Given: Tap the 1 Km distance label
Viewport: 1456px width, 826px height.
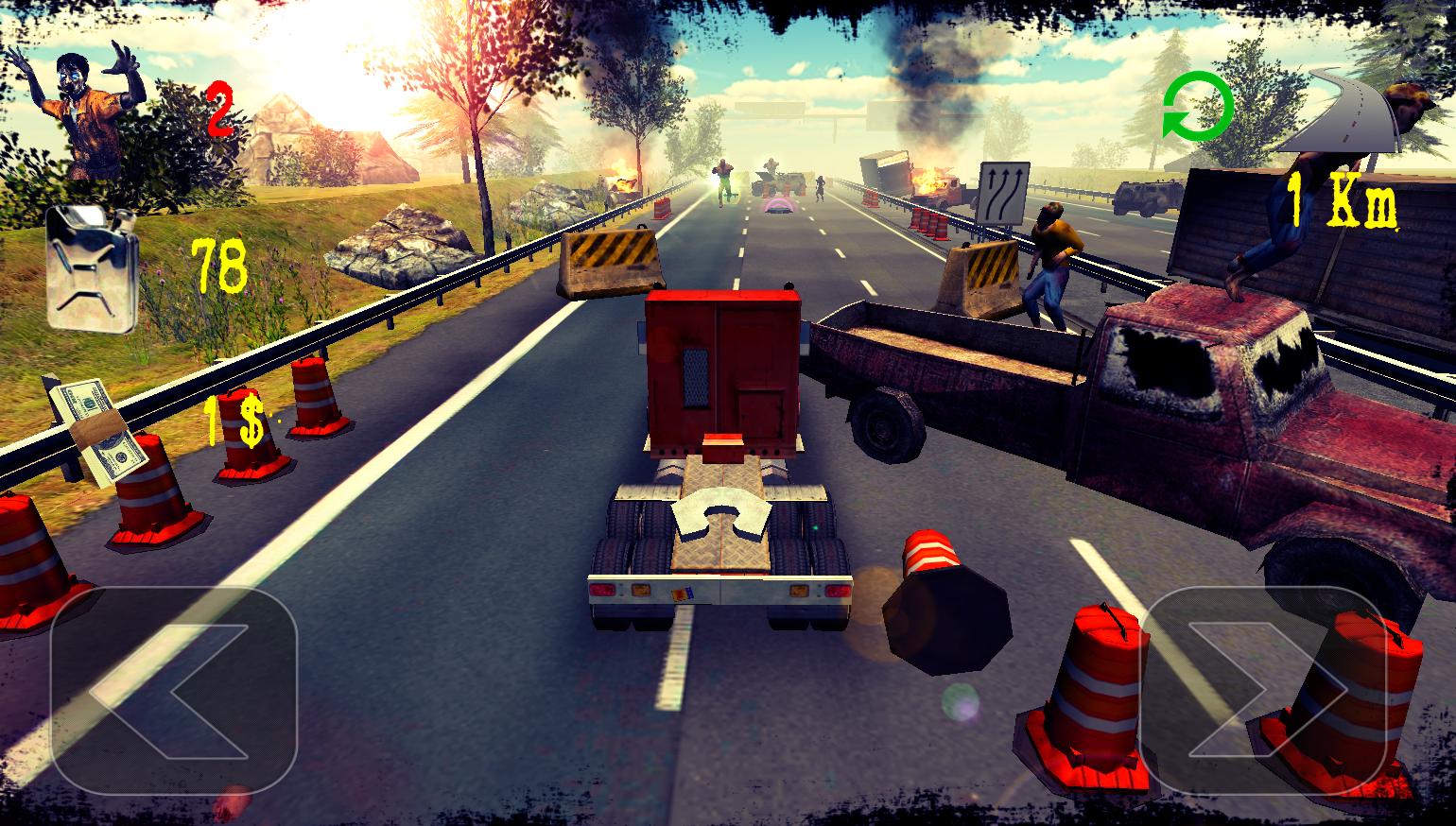Looking at the screenshot, I should [1343, 198].
